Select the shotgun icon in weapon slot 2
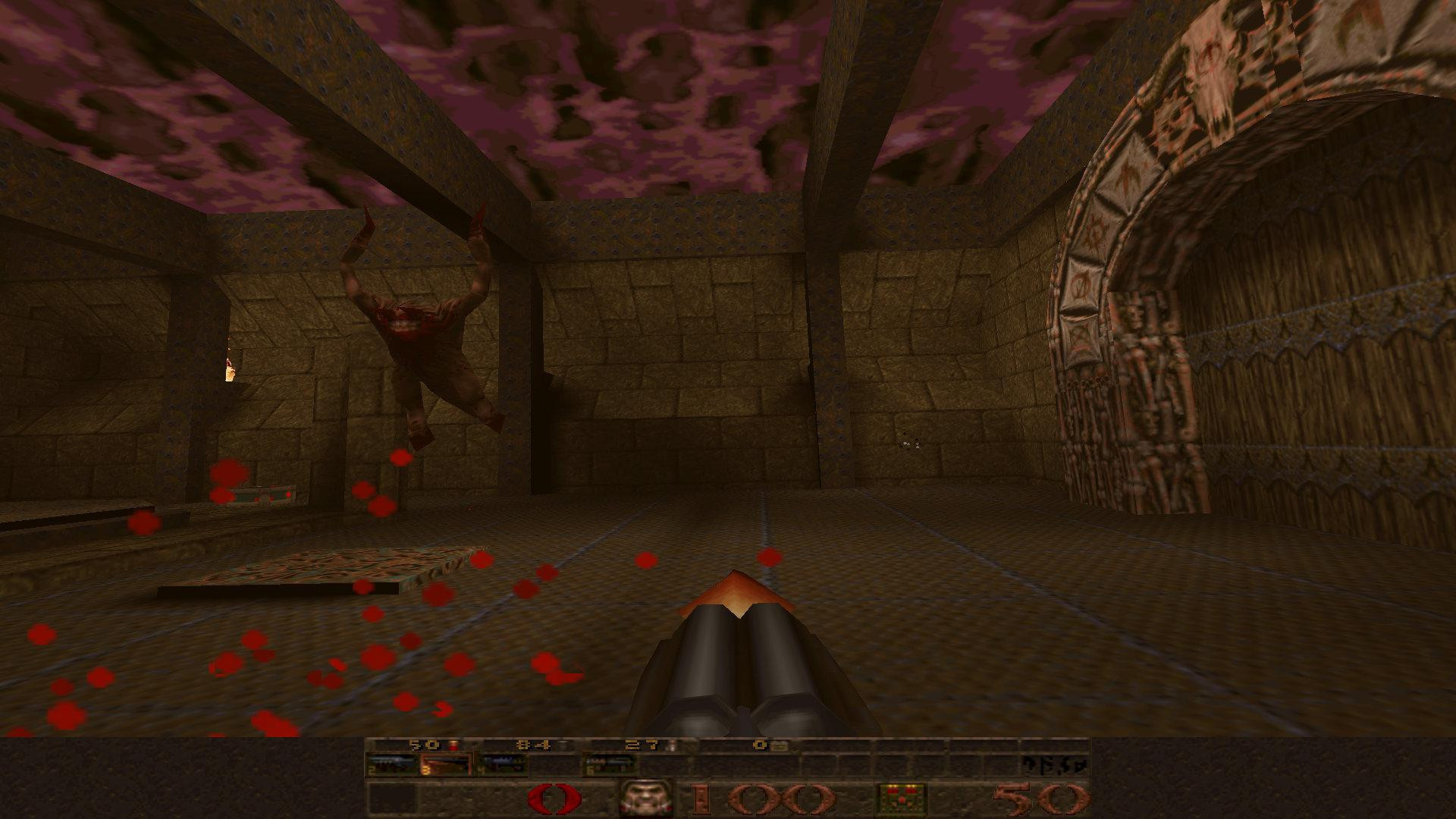Viewport: 1456px width, 819px height. (391, 766)
